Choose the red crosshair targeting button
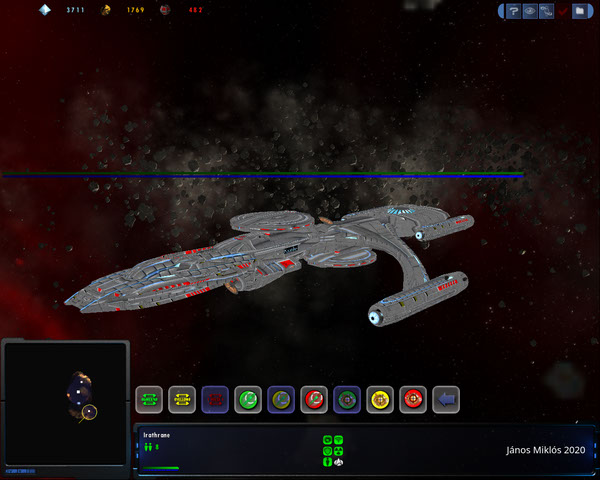Image resolution: width=600 pixels, height=480 pixels. [413, 400]
